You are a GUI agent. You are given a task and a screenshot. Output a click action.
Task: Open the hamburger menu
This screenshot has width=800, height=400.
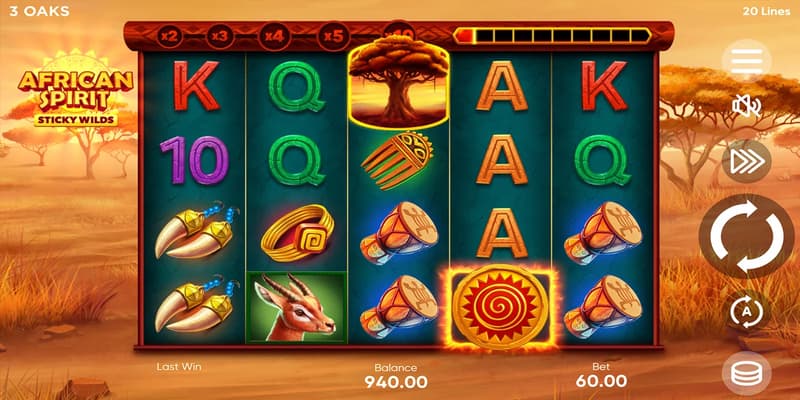[747, 62]
